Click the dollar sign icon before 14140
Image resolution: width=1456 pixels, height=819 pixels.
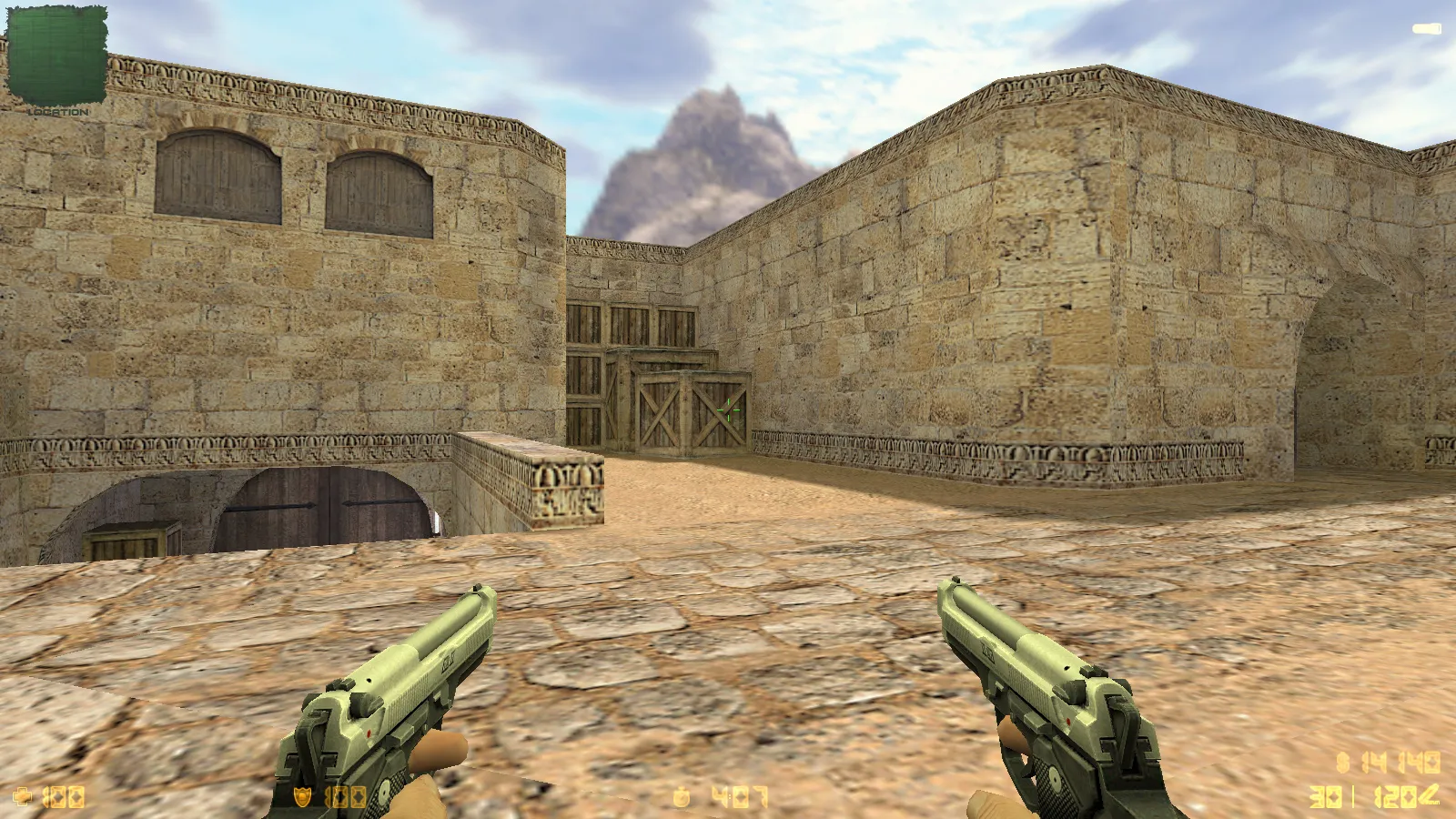1341,762
